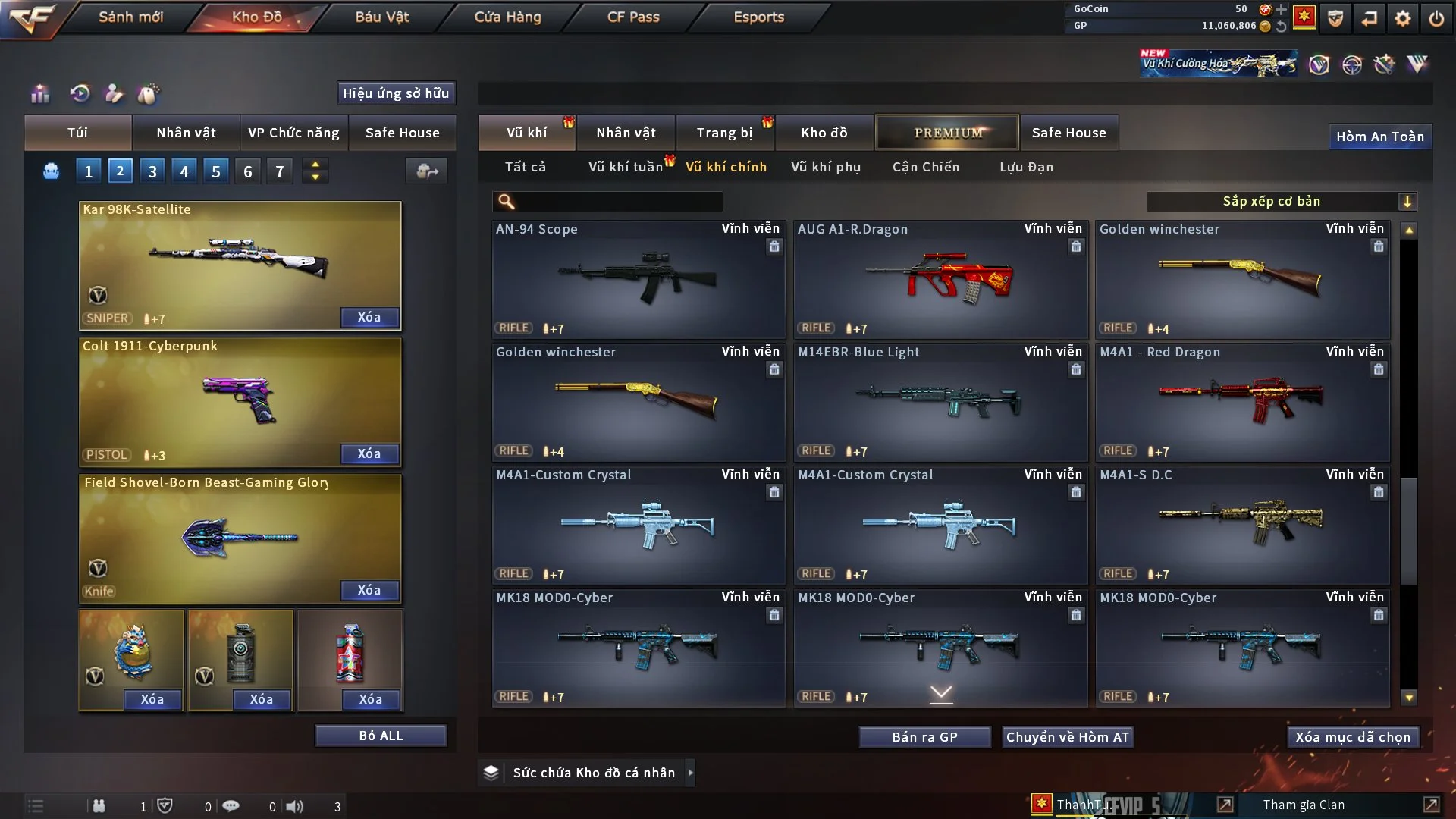Pick the M14EBR-Blue Light rifle
Screen dimensions: 1456x819
pyautogui.click(x=940, y=402)
